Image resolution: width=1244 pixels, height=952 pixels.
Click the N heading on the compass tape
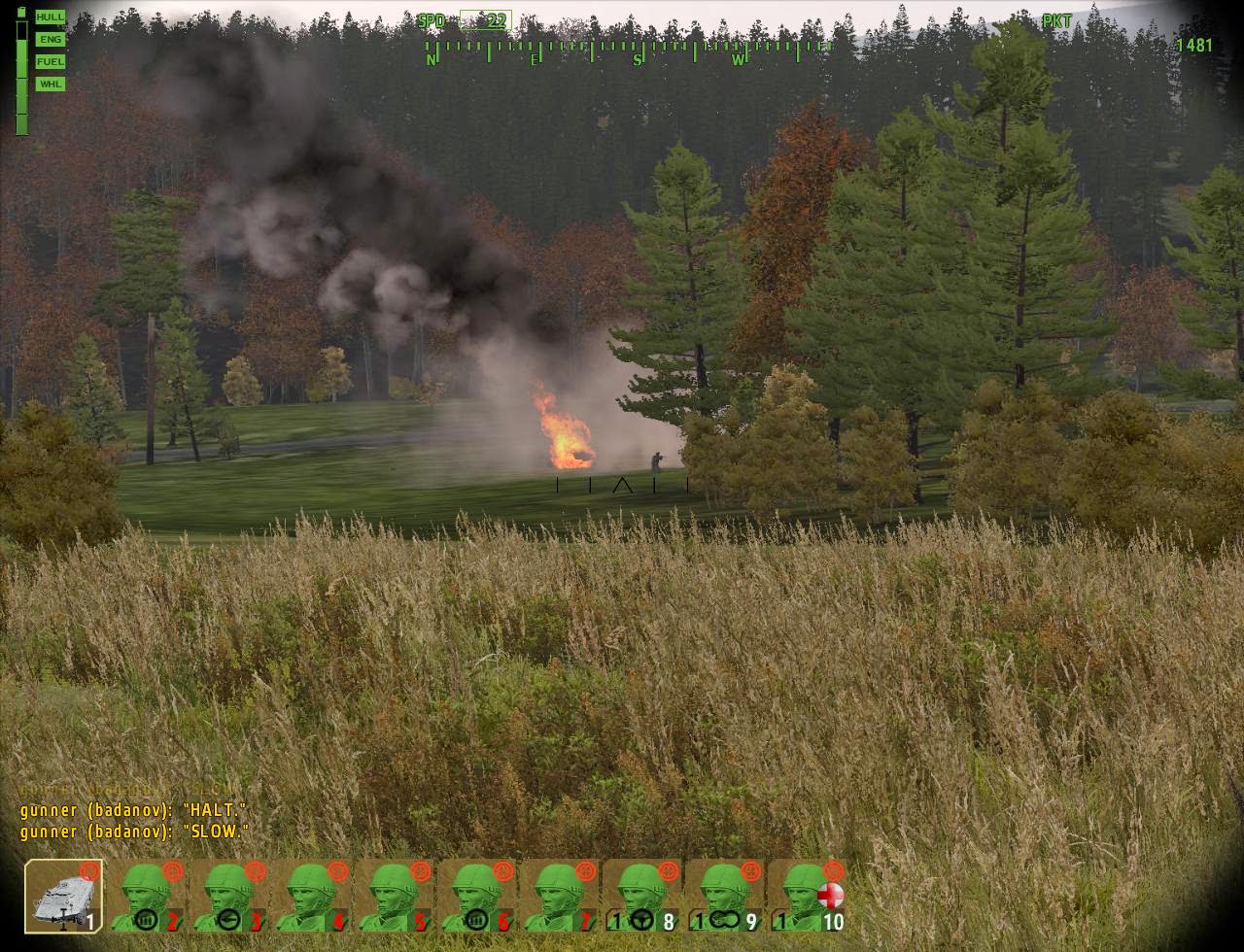[431, 58]
